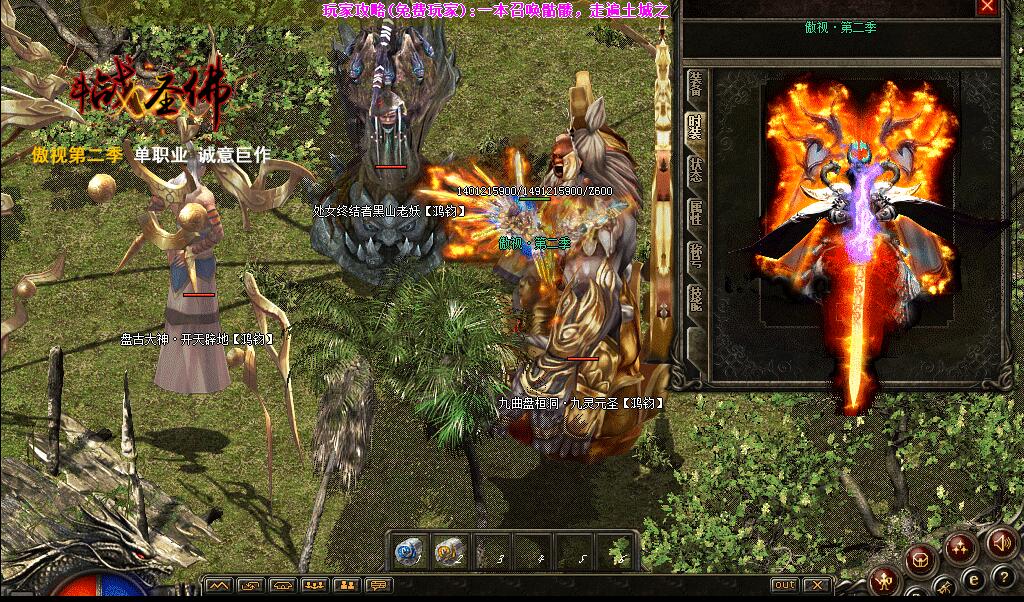1024x602 pixels.
Task: Open the cube bag icon
Action: [920, 560]
